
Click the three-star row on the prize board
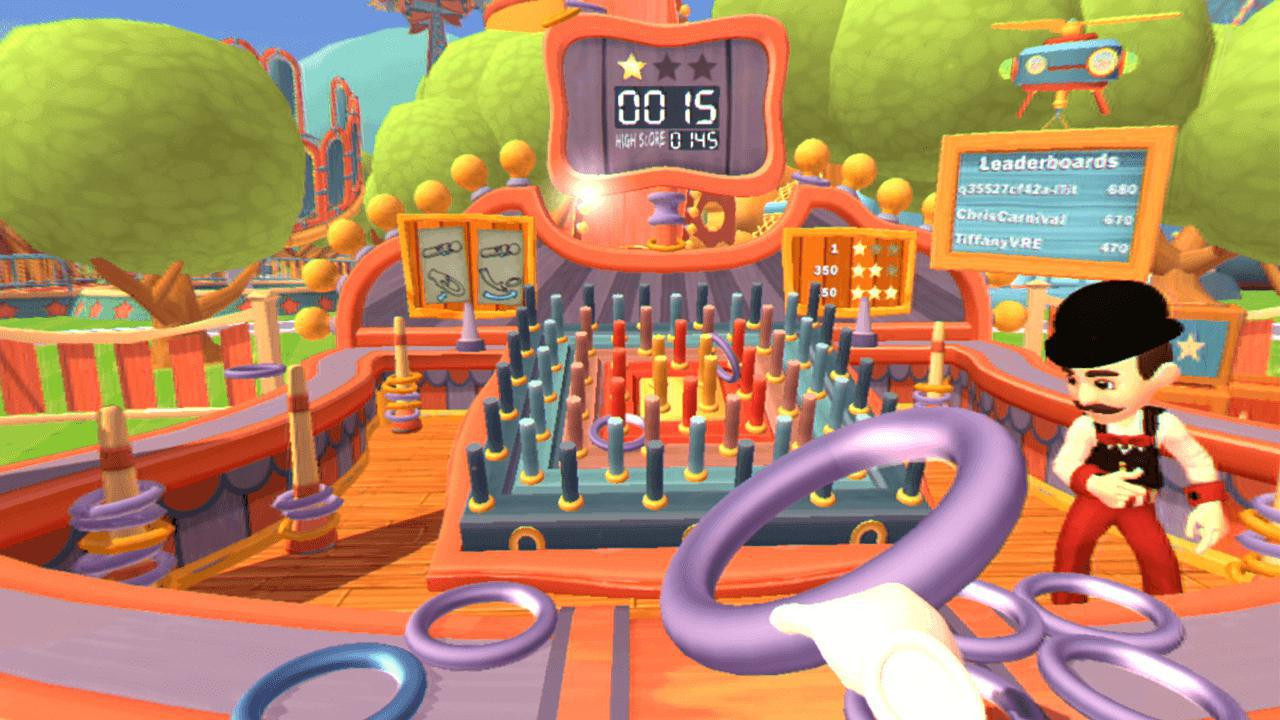tap(864, 293)
